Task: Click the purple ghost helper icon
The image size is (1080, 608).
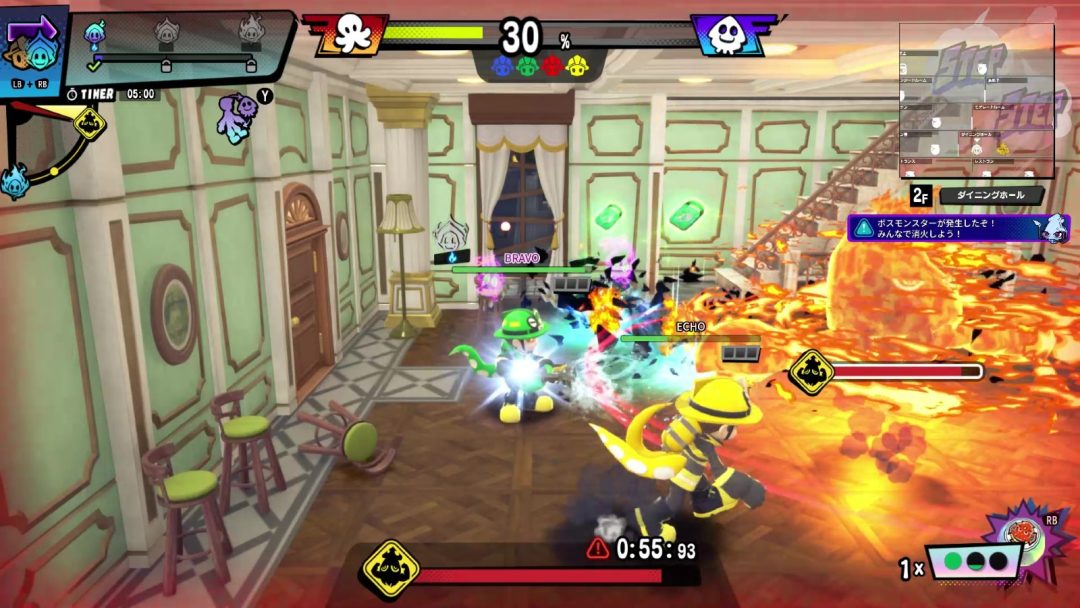Action: [x=238, y=116]
